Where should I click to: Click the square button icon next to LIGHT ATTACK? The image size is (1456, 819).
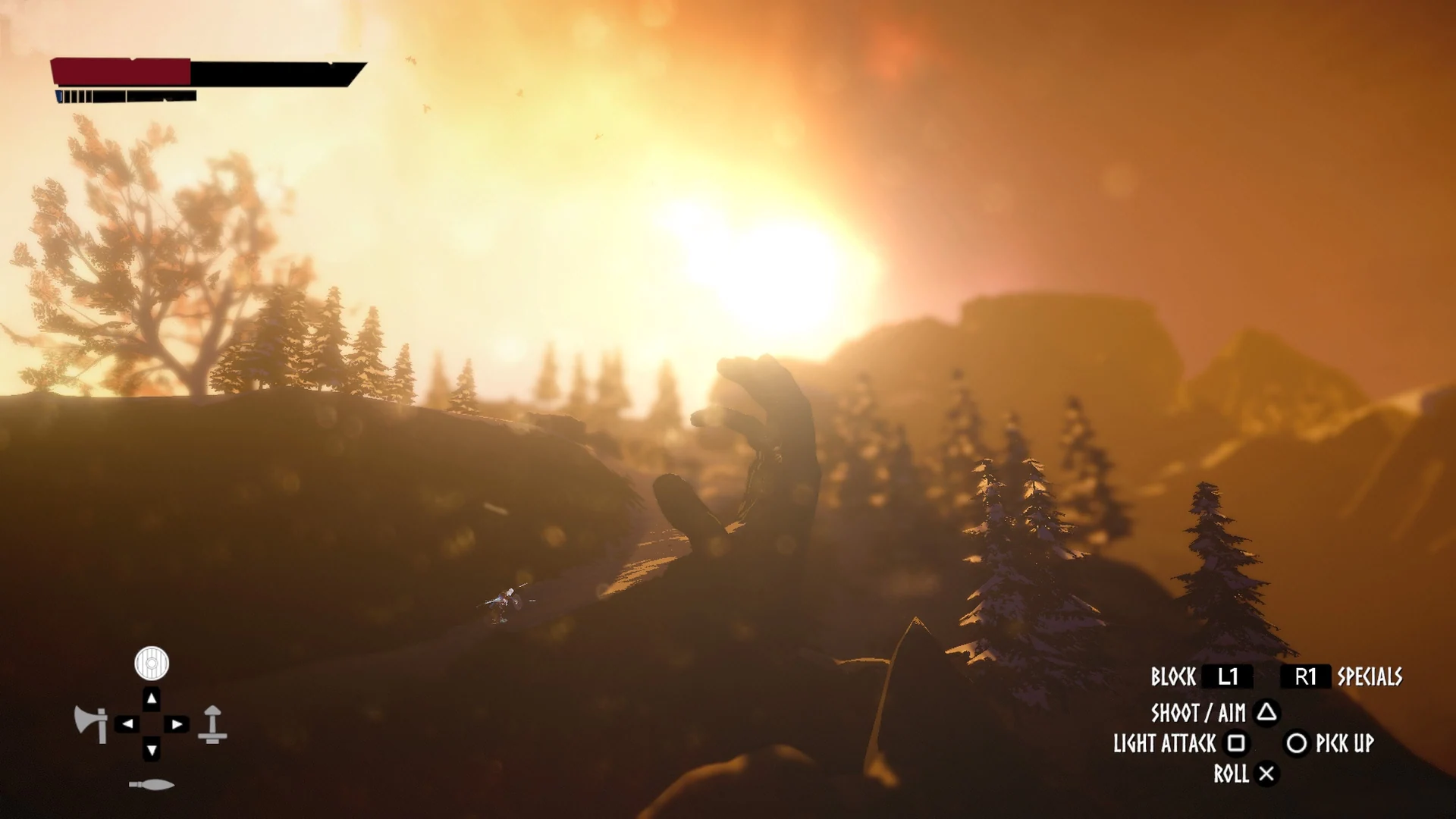point(1238,745)
